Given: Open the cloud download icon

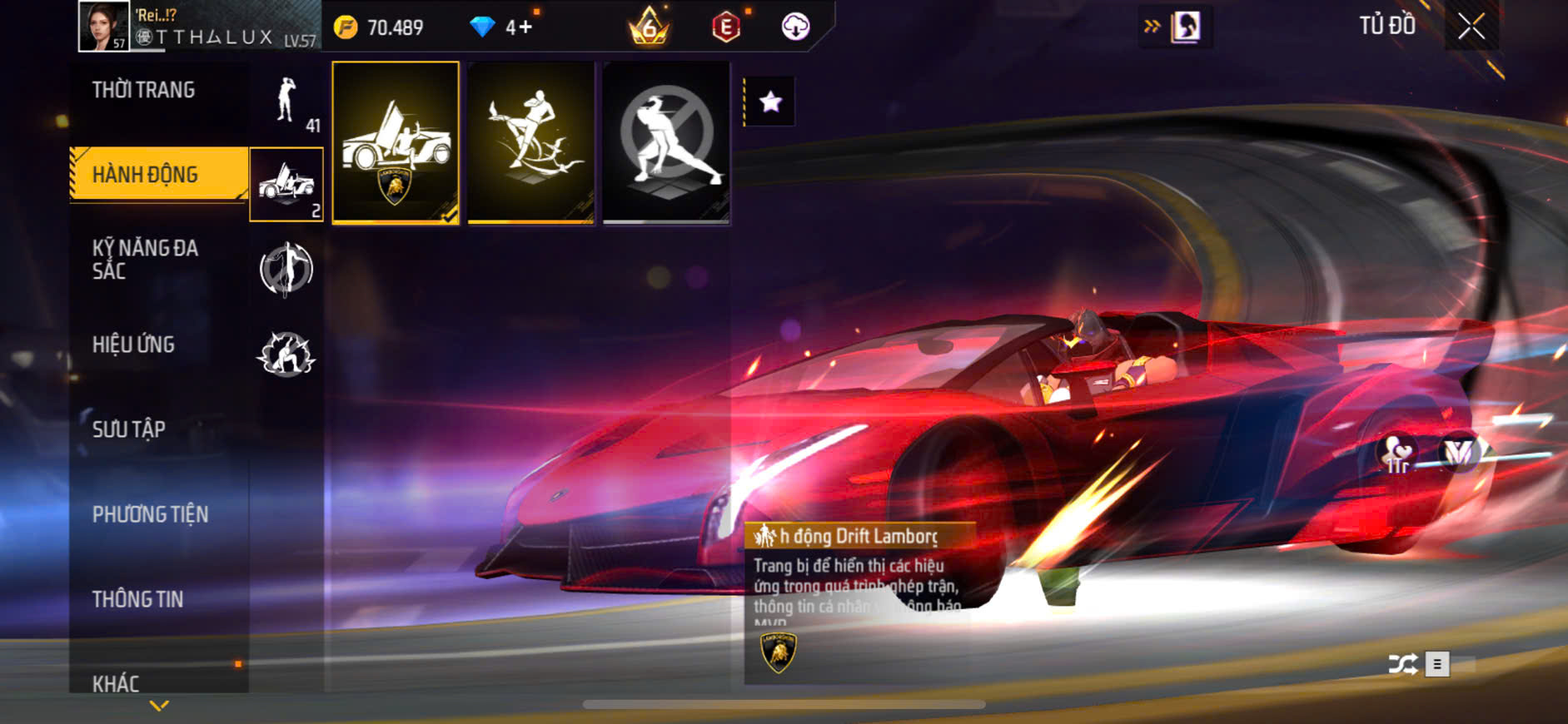Looking at the screenshot, I should pyautogui.click(x=795, y=27).
